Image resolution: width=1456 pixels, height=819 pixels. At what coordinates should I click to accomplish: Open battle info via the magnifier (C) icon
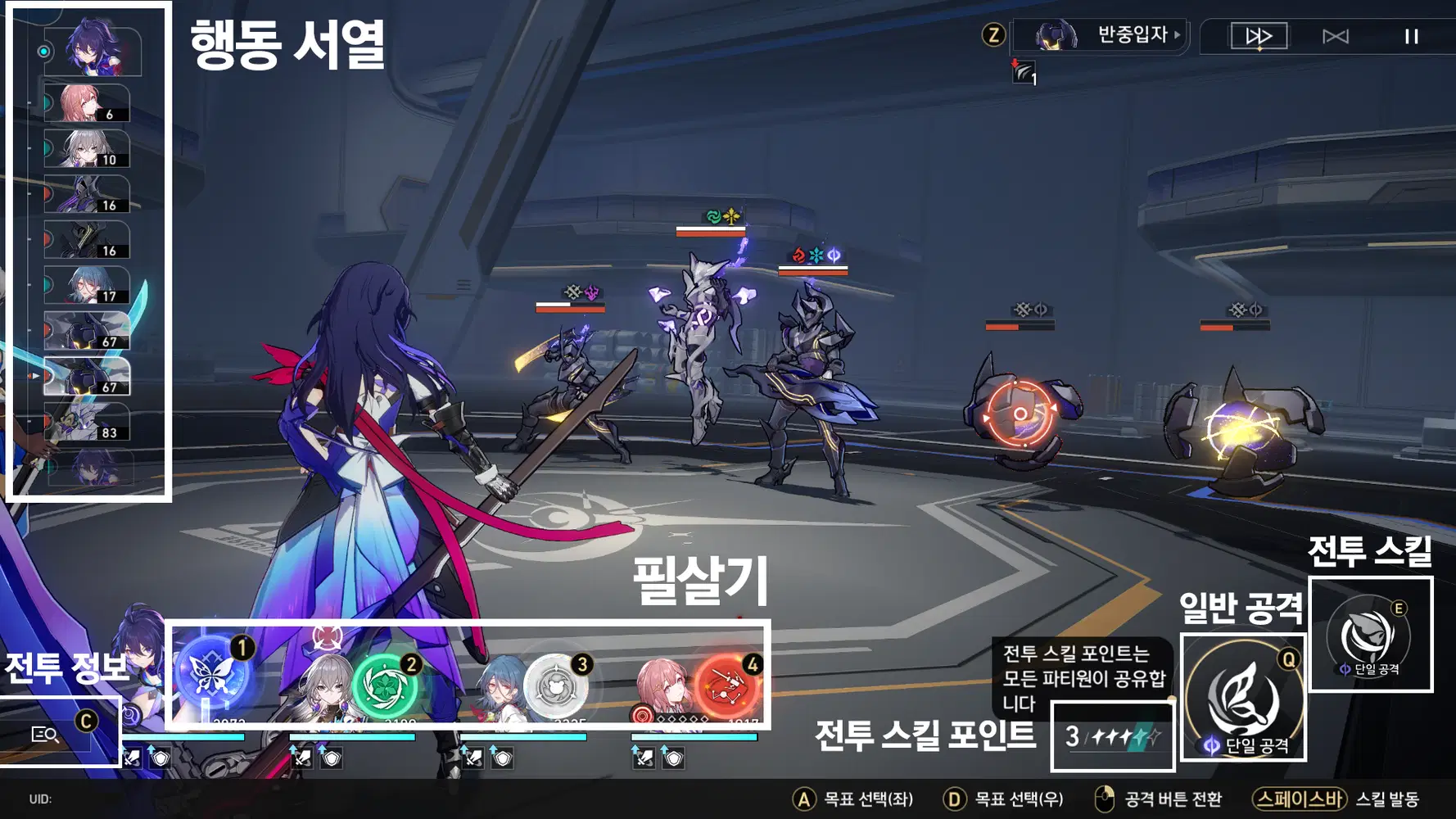point(46,735)
